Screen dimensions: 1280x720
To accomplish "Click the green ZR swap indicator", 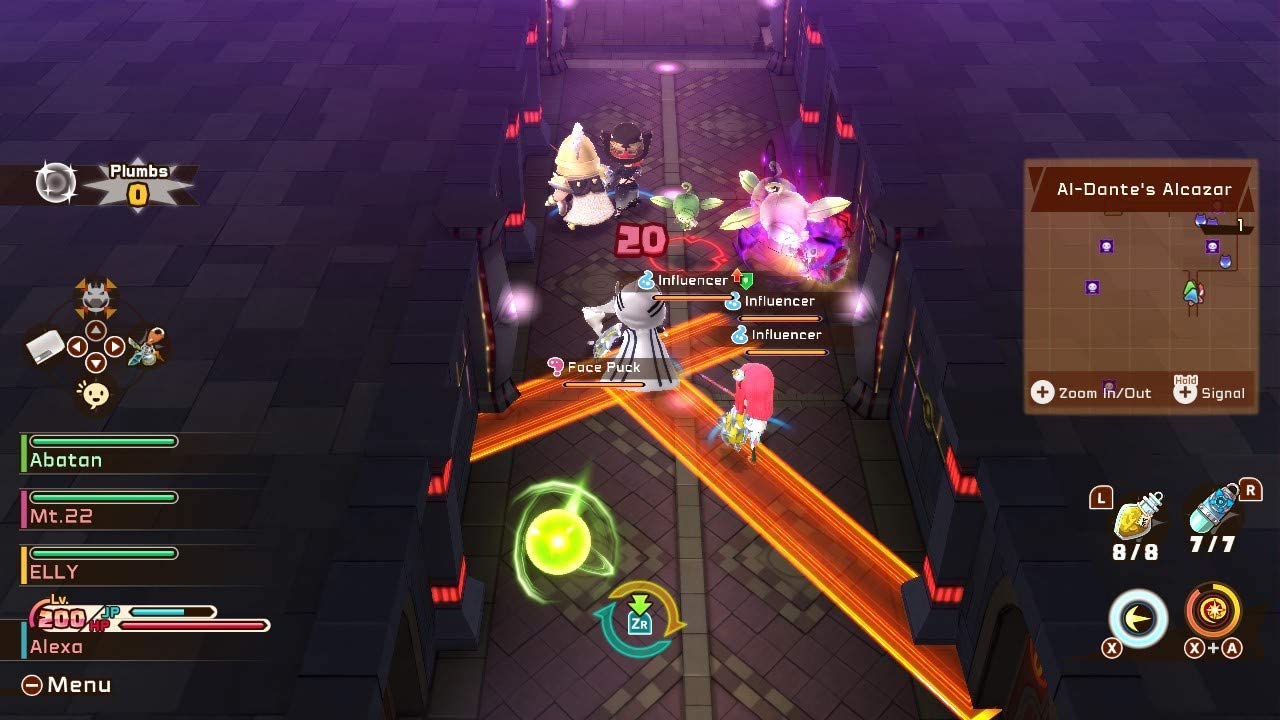I will 640,620.
